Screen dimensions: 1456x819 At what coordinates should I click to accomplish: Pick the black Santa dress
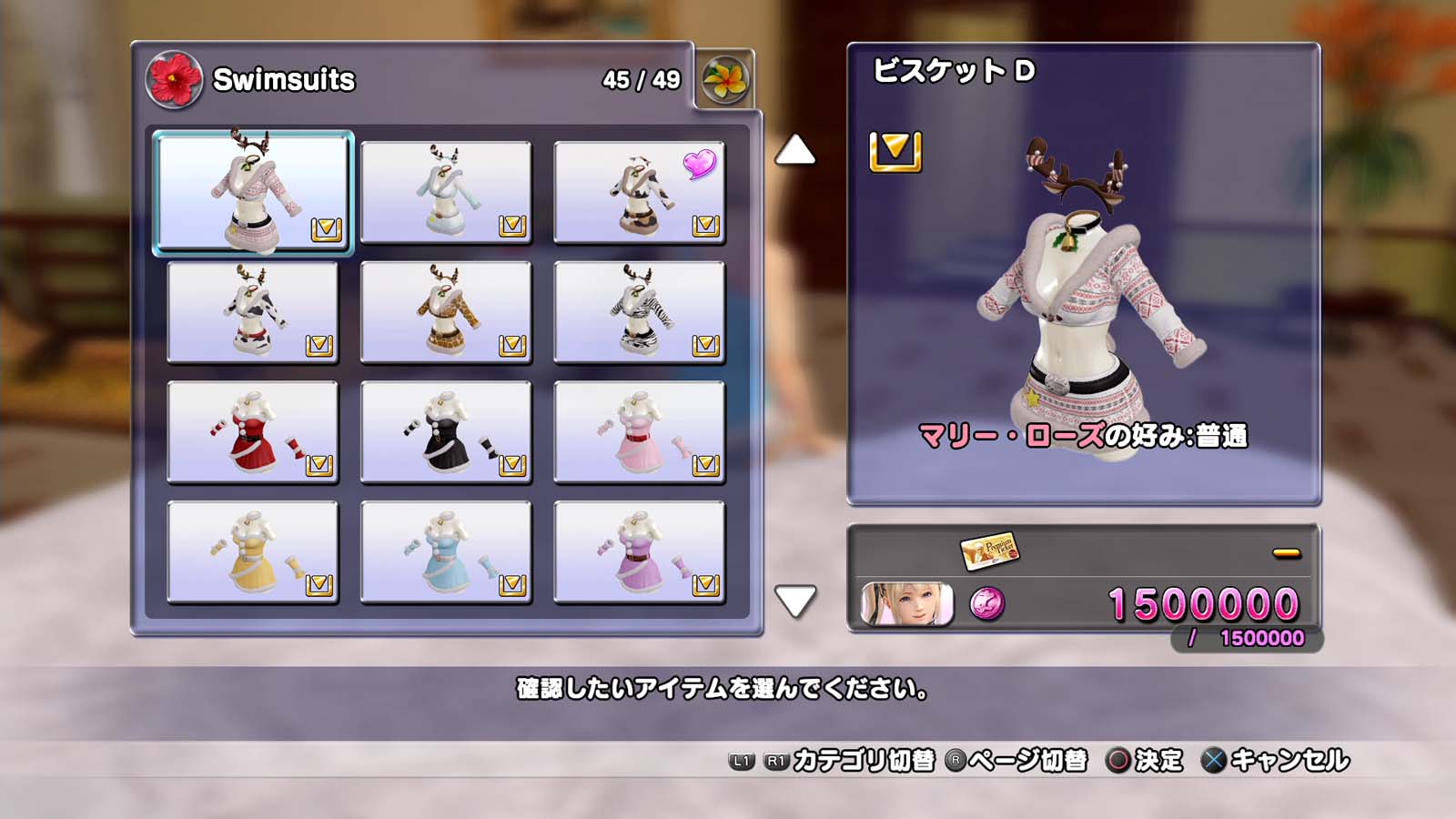[x=446, y=432]
